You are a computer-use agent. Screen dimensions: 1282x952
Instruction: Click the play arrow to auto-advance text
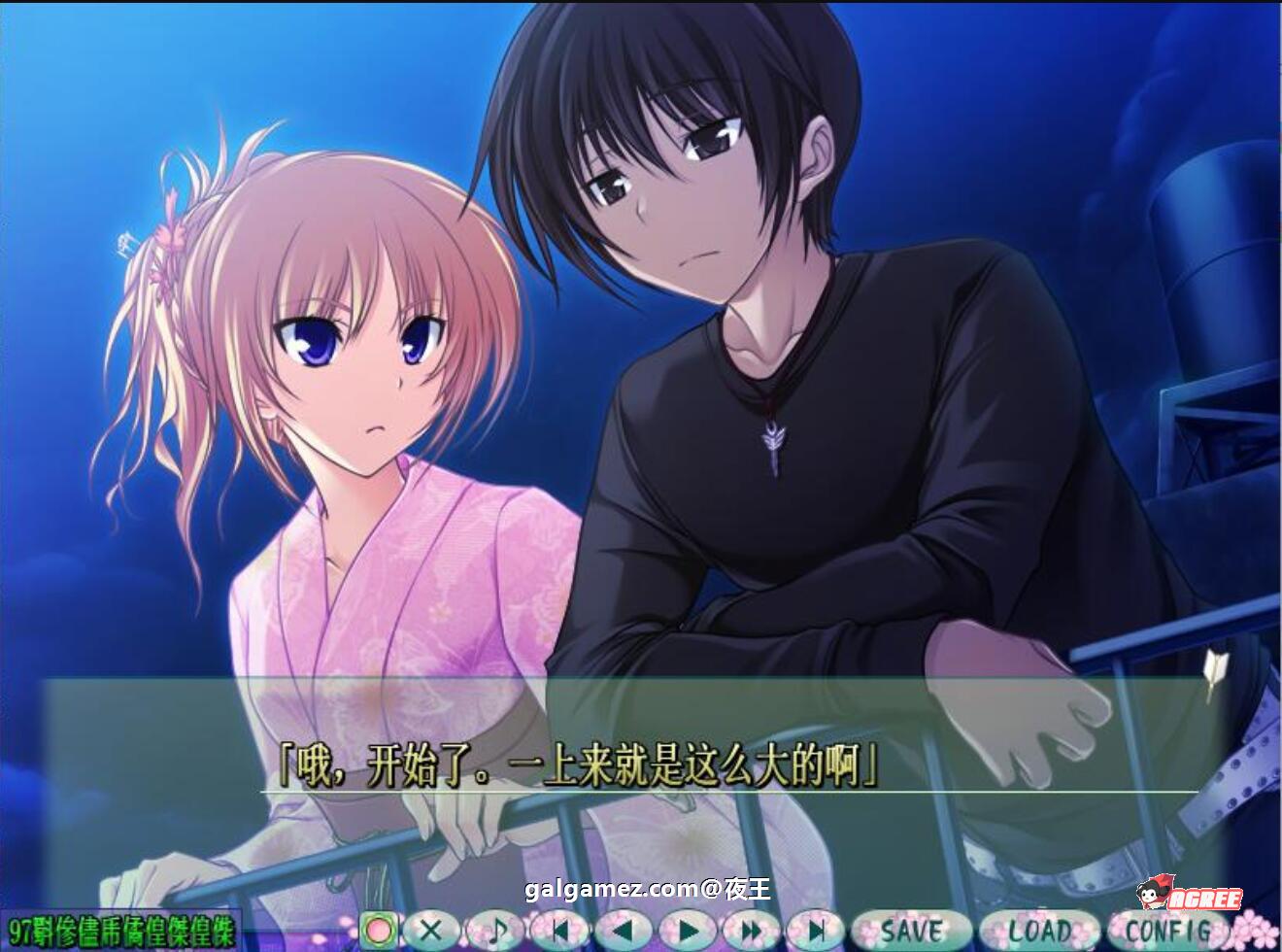point(689,931)
